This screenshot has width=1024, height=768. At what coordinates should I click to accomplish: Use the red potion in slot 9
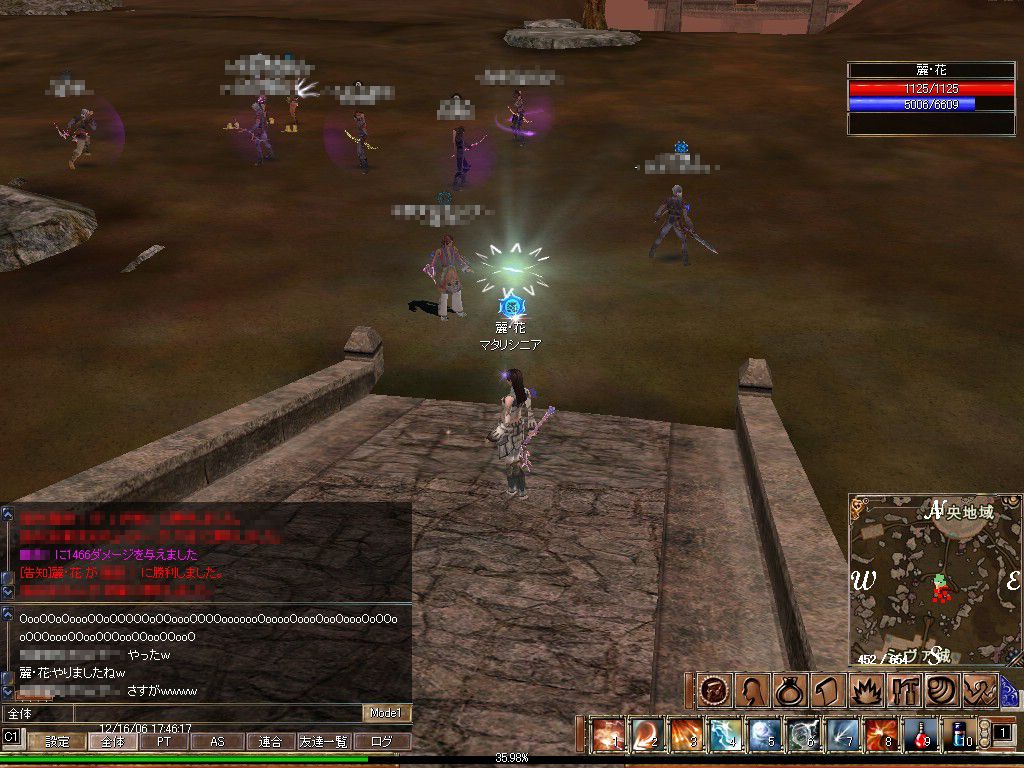point(920,735)
